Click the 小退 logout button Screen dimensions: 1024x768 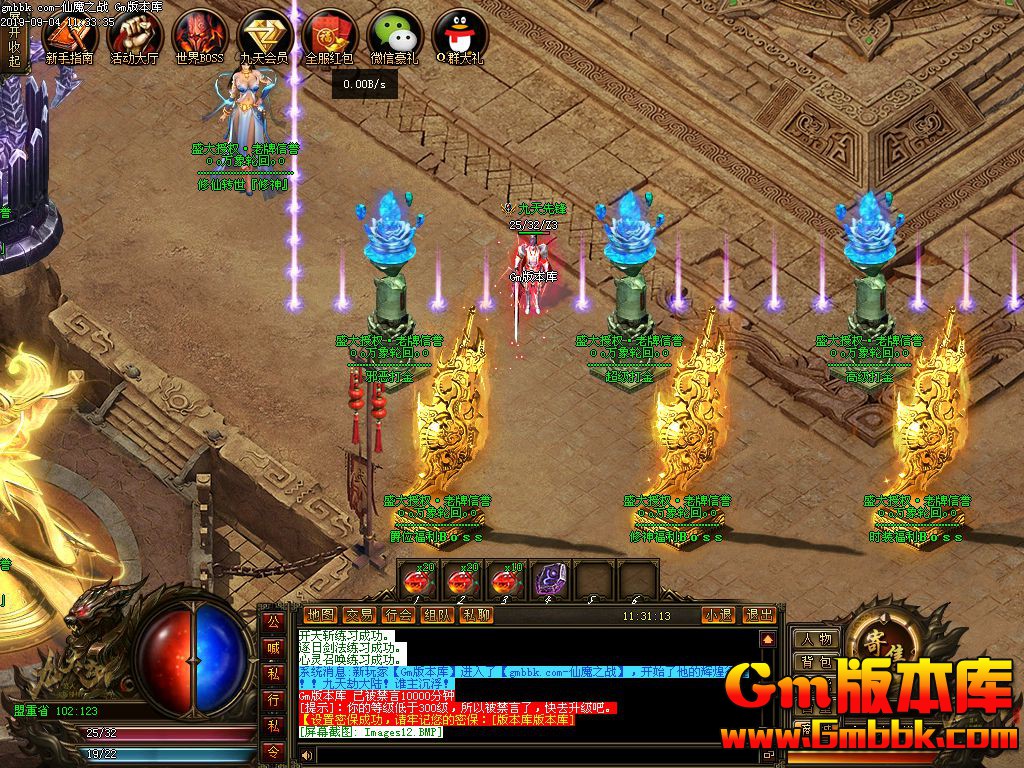717,615
